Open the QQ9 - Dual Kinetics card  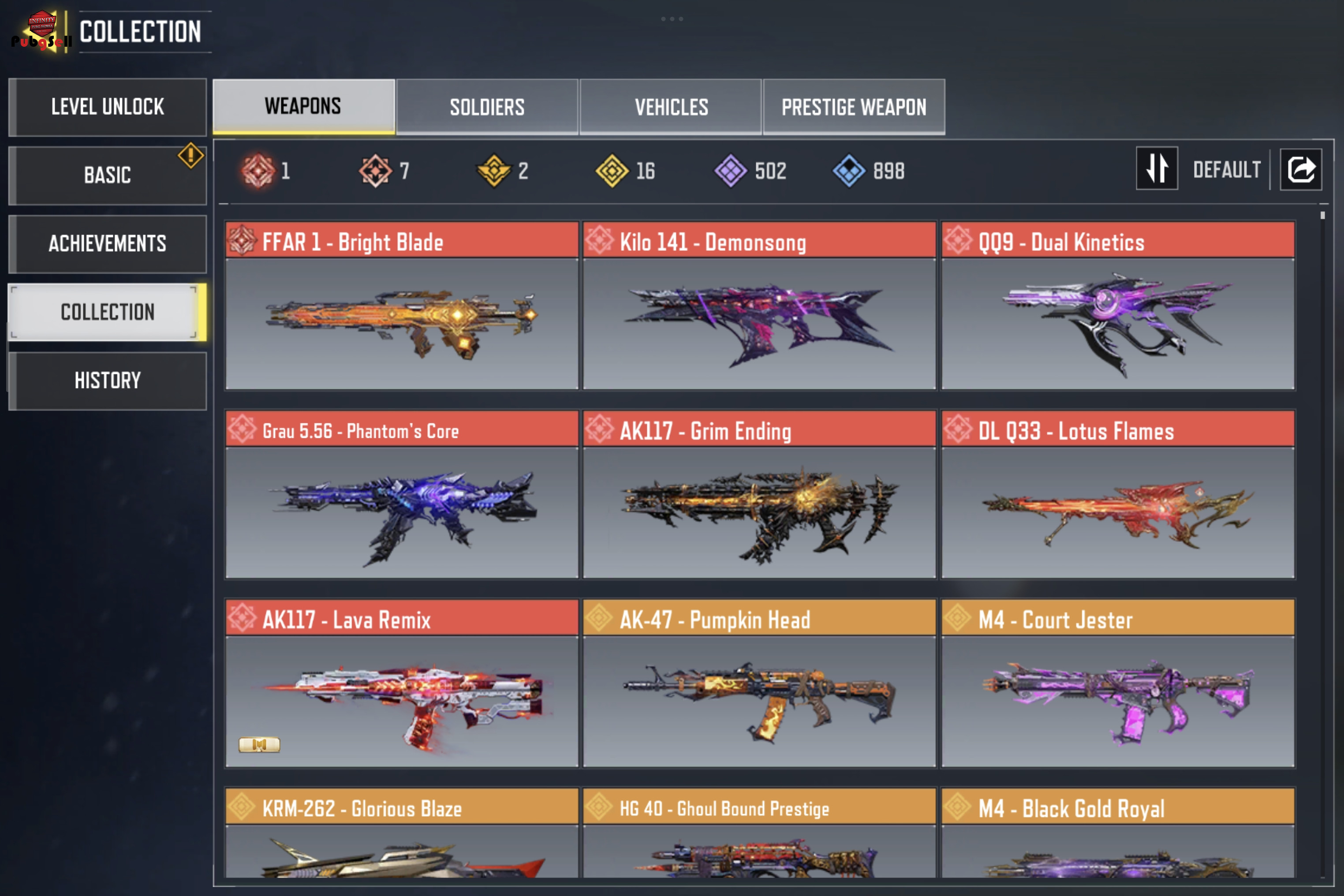pyautogui.click(x=1118, y=306)
